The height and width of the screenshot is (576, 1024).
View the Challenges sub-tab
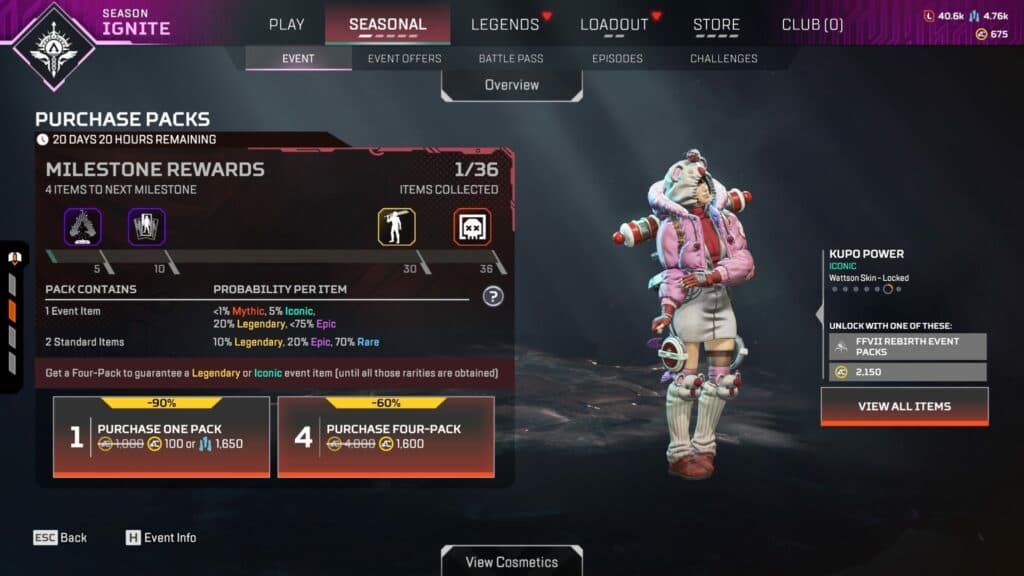[x=723, y=58]
